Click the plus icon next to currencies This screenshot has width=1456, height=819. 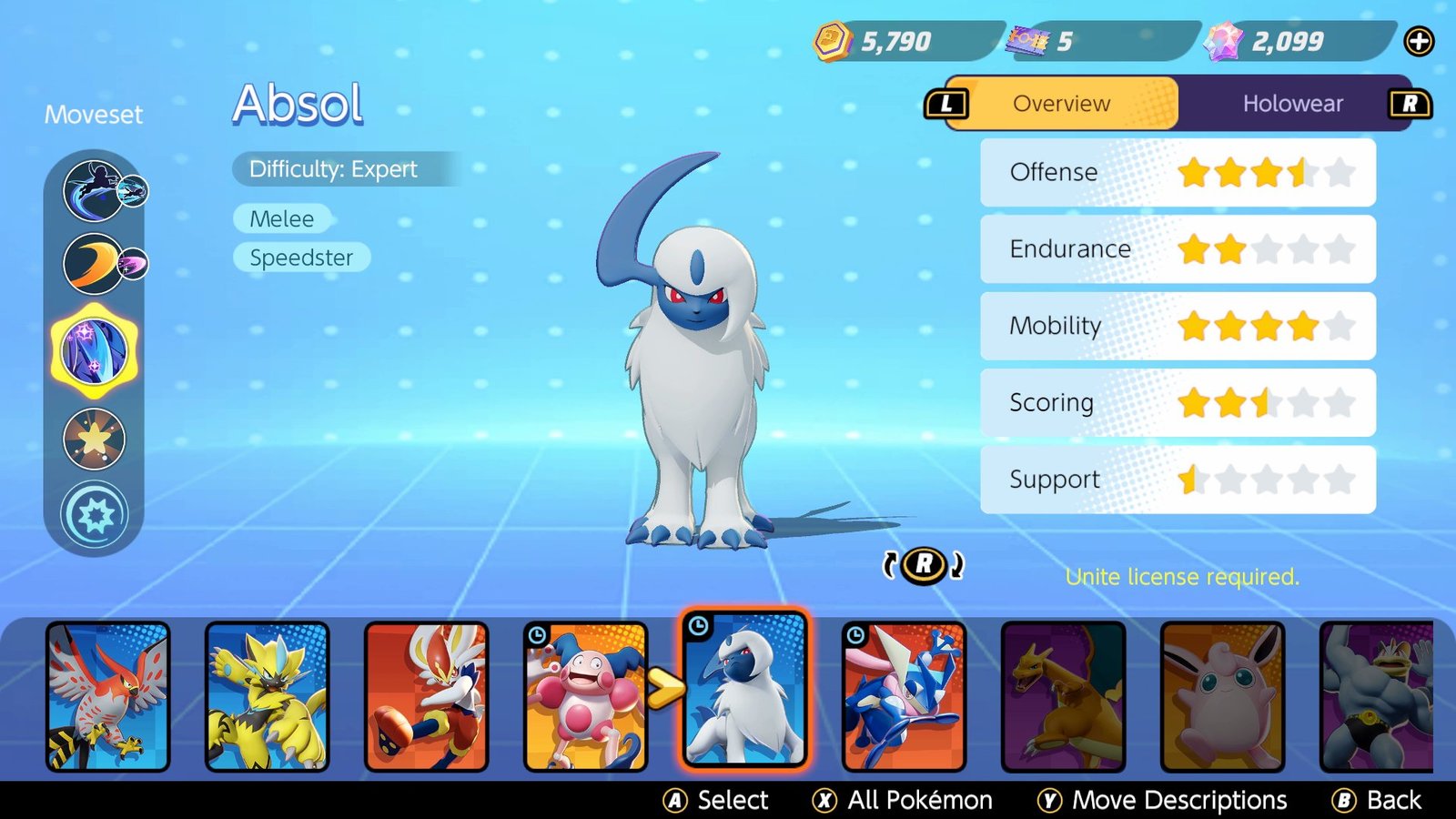1419,40
